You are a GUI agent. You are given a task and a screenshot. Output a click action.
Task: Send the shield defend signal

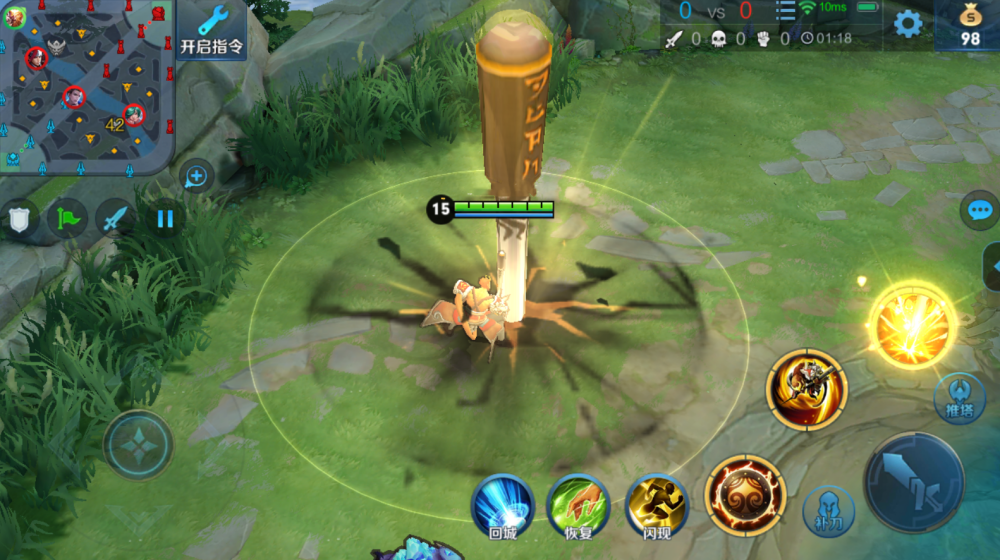[x=20, y=219]
